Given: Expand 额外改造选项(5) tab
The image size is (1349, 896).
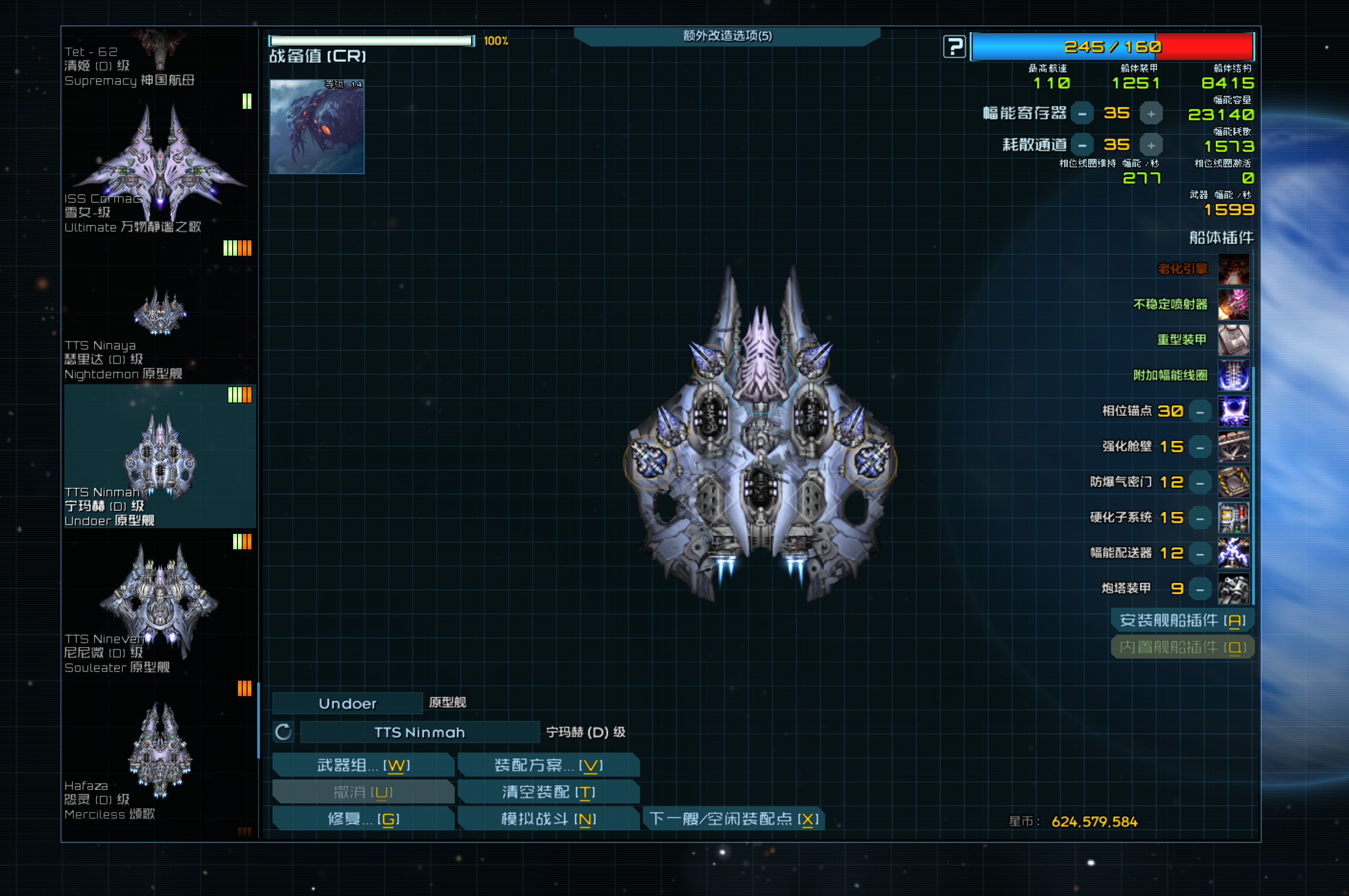Looking at the screenshot, I should click(x=727, y=36).
